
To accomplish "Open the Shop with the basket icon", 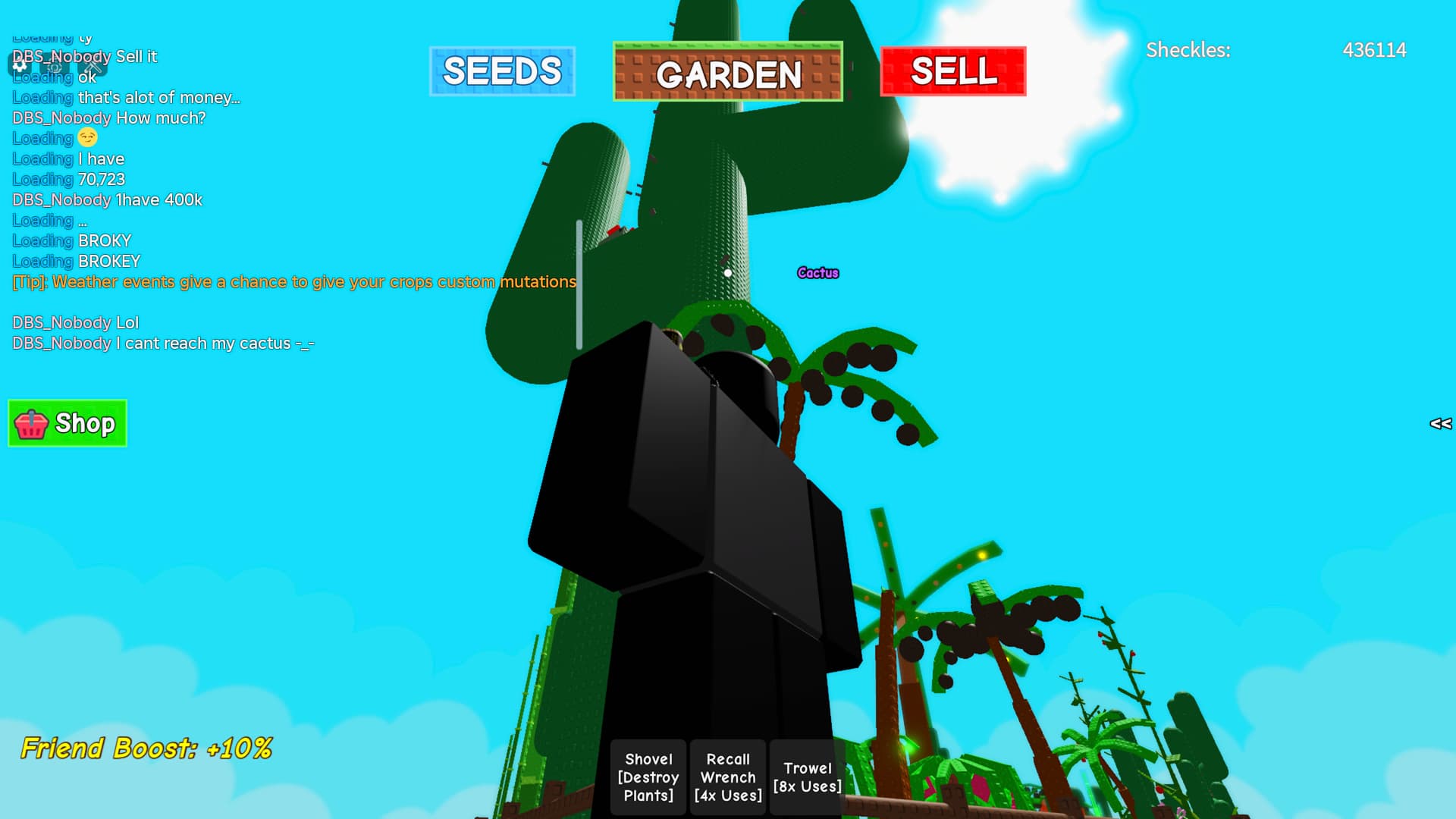I will 67,423.
